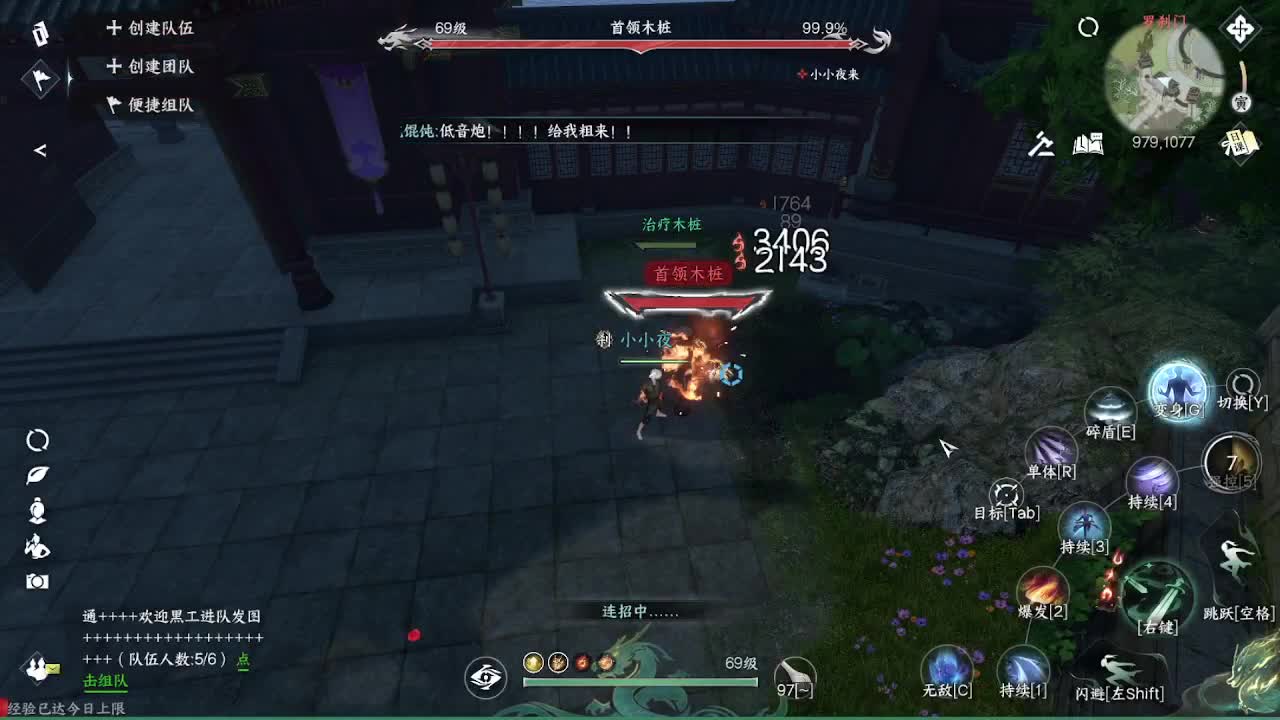Select the 变身[G] transformation skill
The width and height of the screenshot is (1280, 720).
click(1178, 390)
